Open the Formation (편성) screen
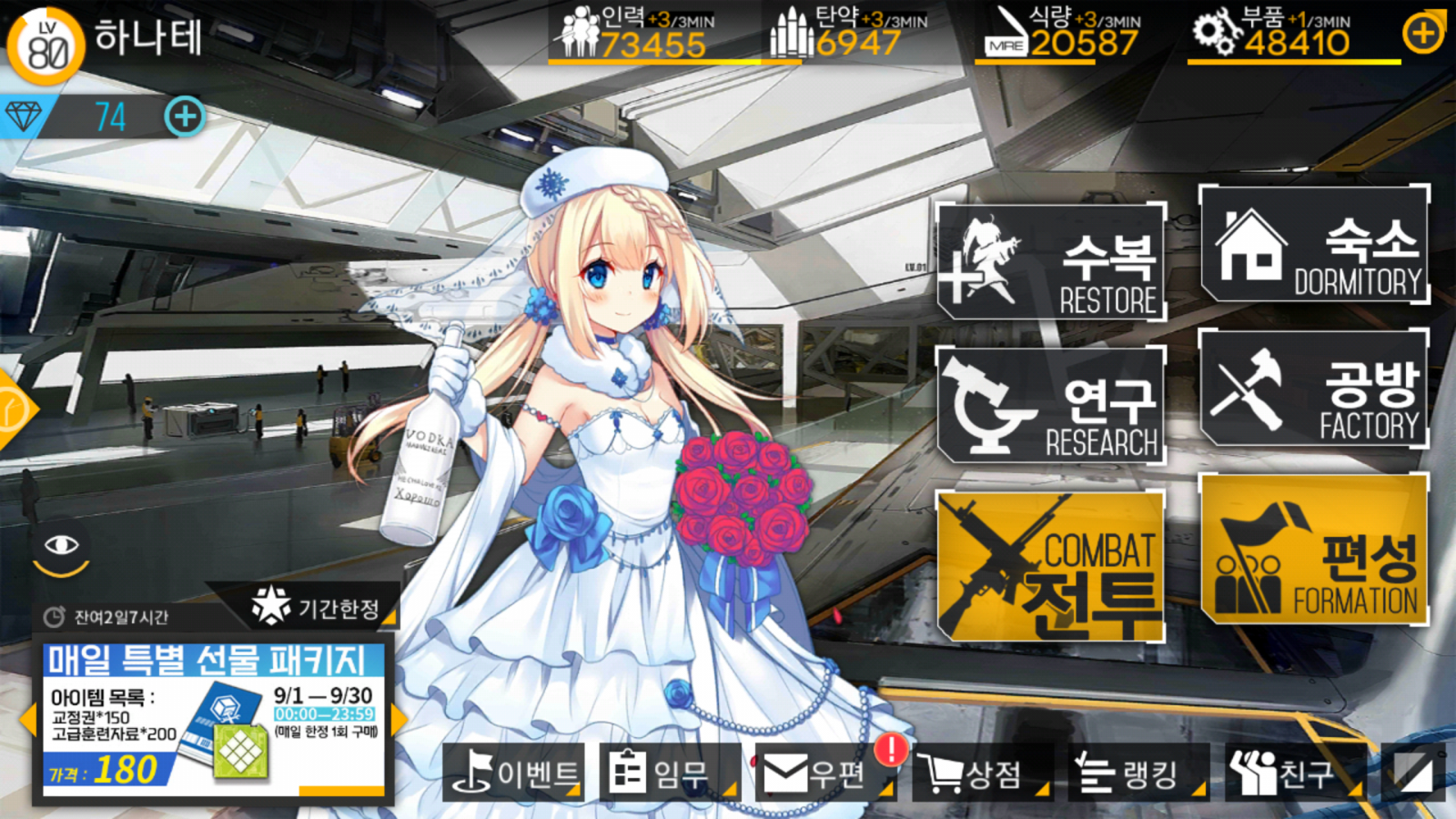 pos(1314,549)
